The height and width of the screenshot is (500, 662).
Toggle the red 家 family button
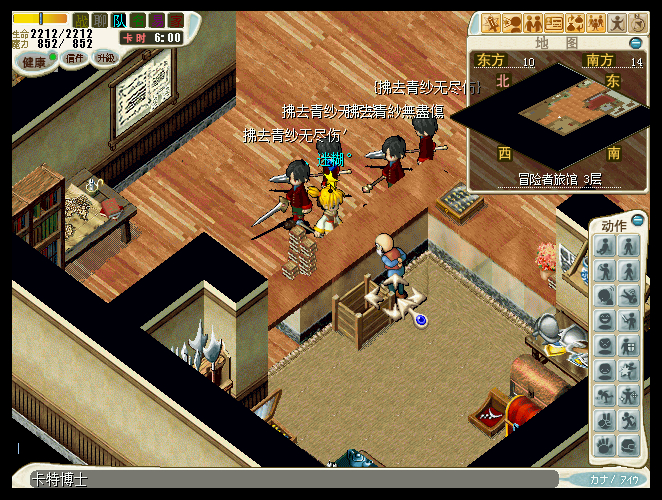pos(175,19)
